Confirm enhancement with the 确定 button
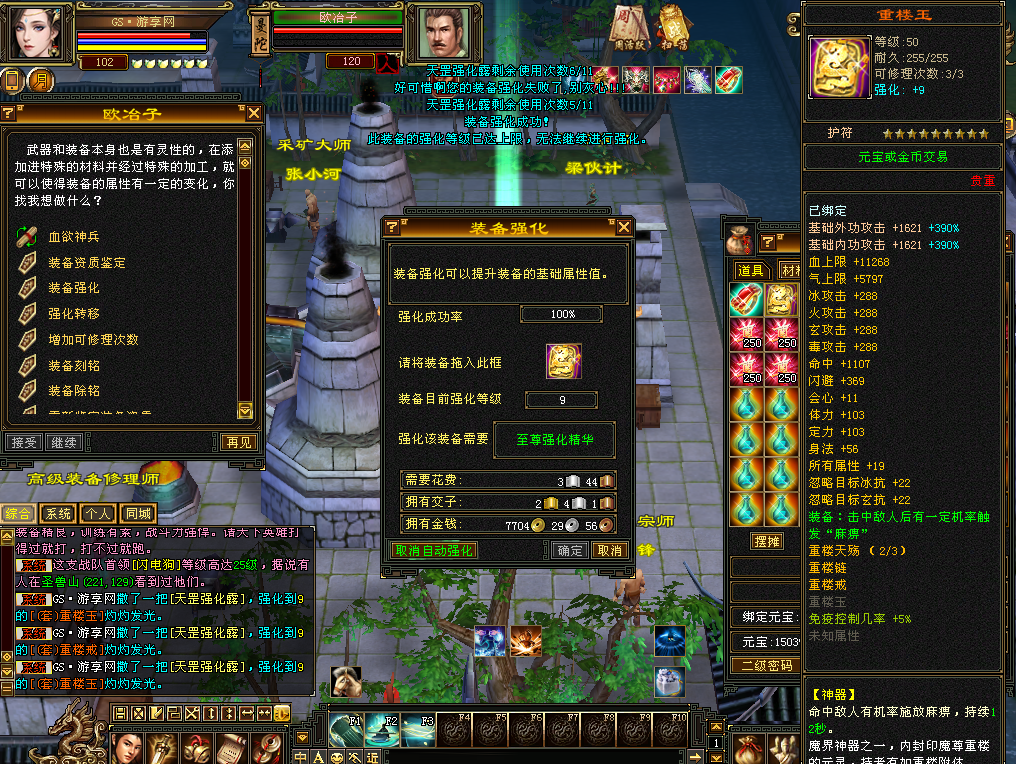This screenshot has height=764, width=1016. click(570, 550)
